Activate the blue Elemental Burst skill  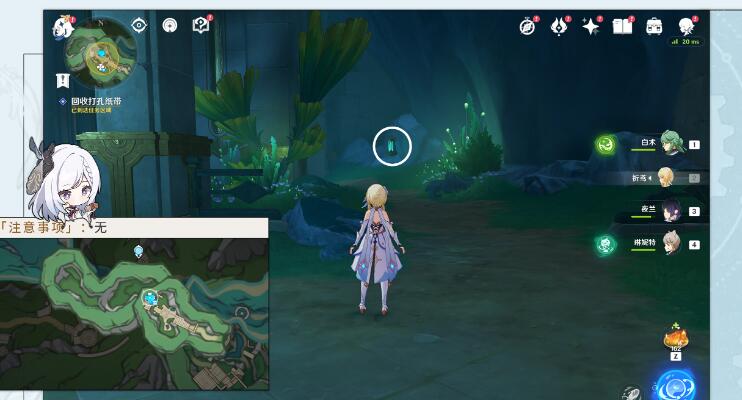675,386
